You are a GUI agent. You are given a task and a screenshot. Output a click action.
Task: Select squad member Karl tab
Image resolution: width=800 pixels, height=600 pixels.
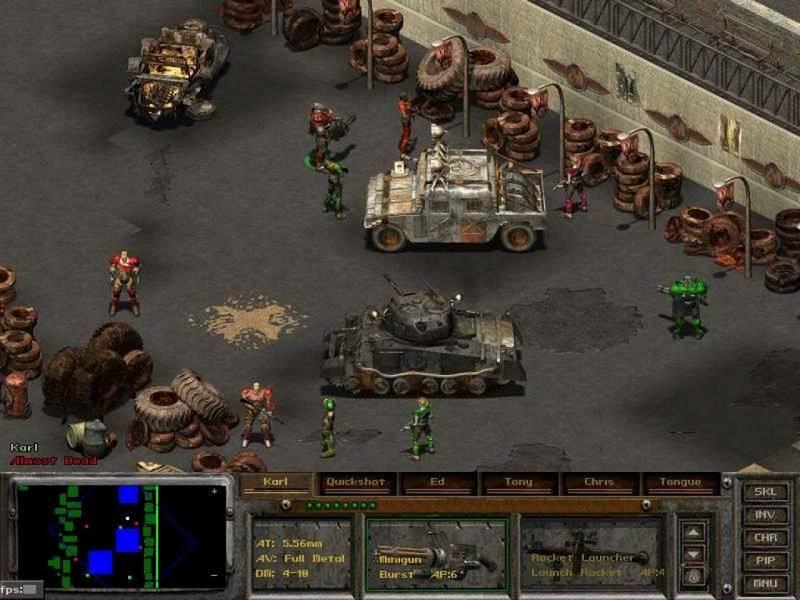[275, 483]
